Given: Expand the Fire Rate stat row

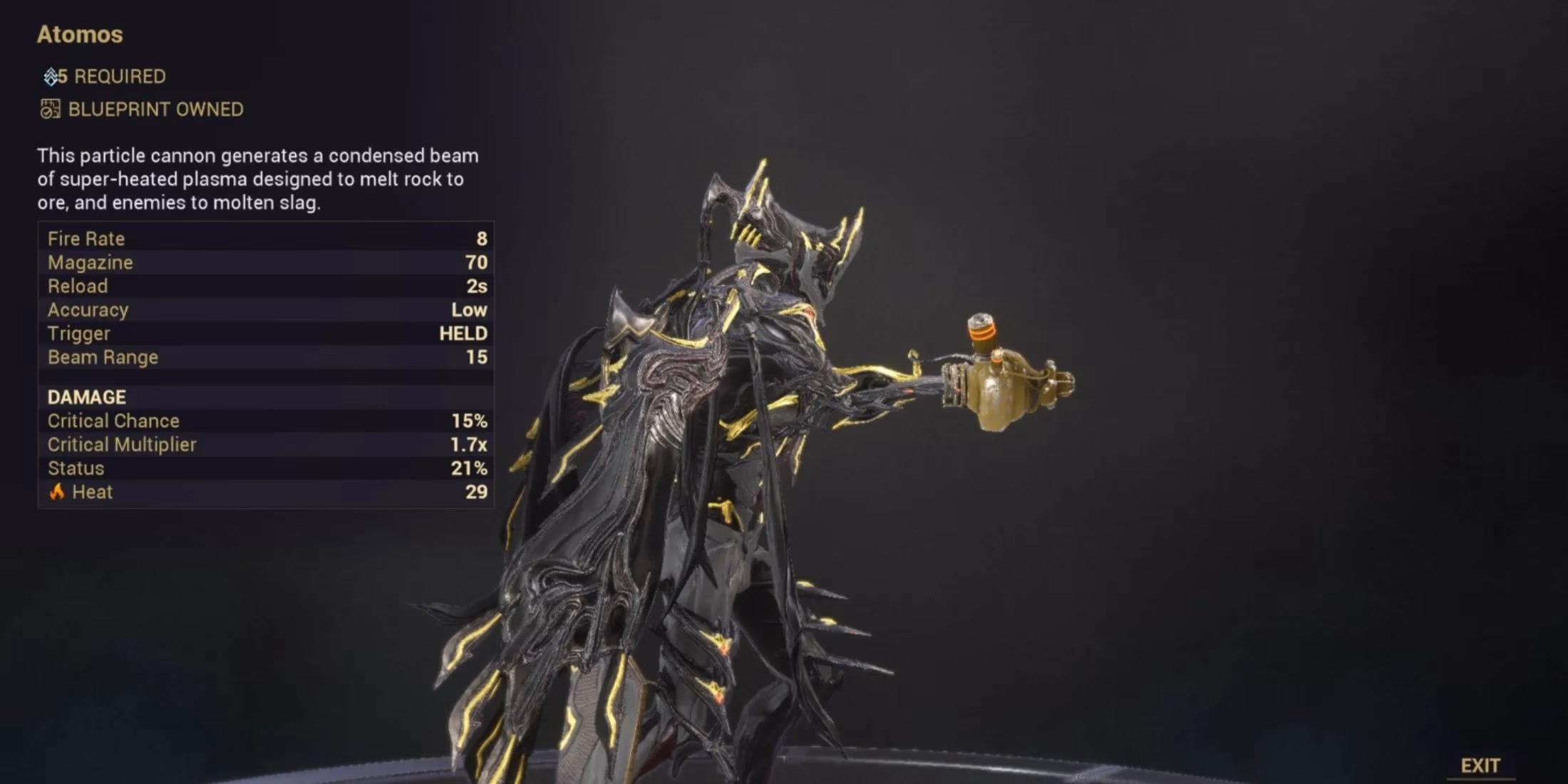Looking at the screenshot, I should pyautogui.click(x=264, y=238).
